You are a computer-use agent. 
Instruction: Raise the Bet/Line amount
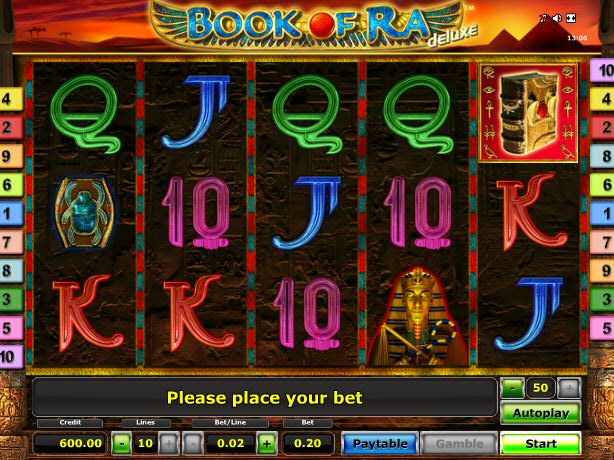(267, 443)
